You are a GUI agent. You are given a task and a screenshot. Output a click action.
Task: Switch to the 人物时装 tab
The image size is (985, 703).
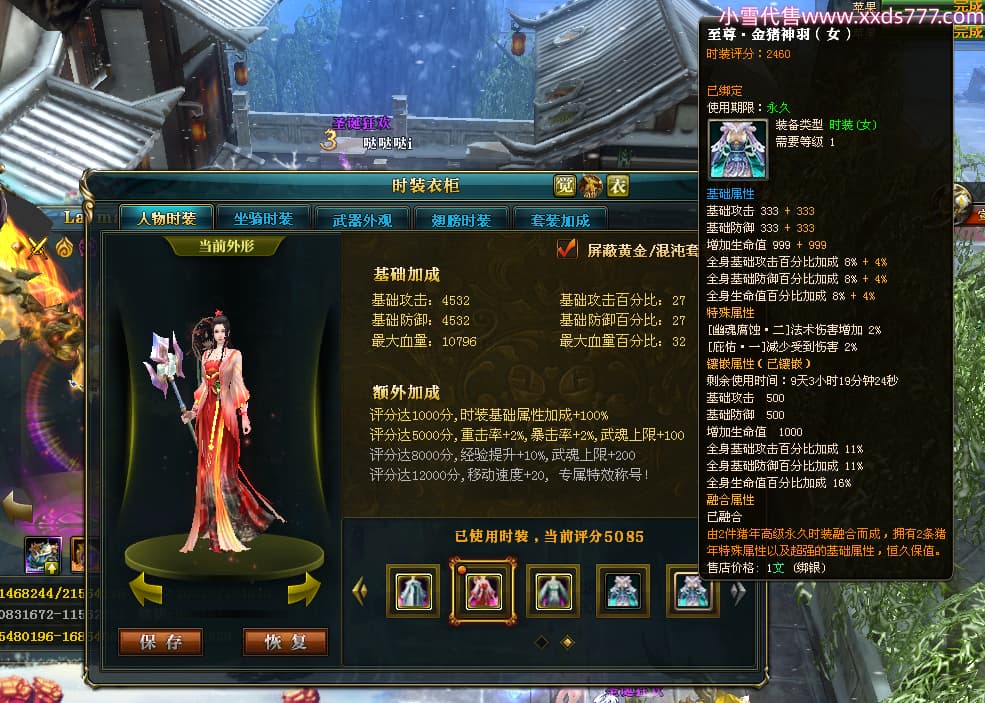point(166,219)
